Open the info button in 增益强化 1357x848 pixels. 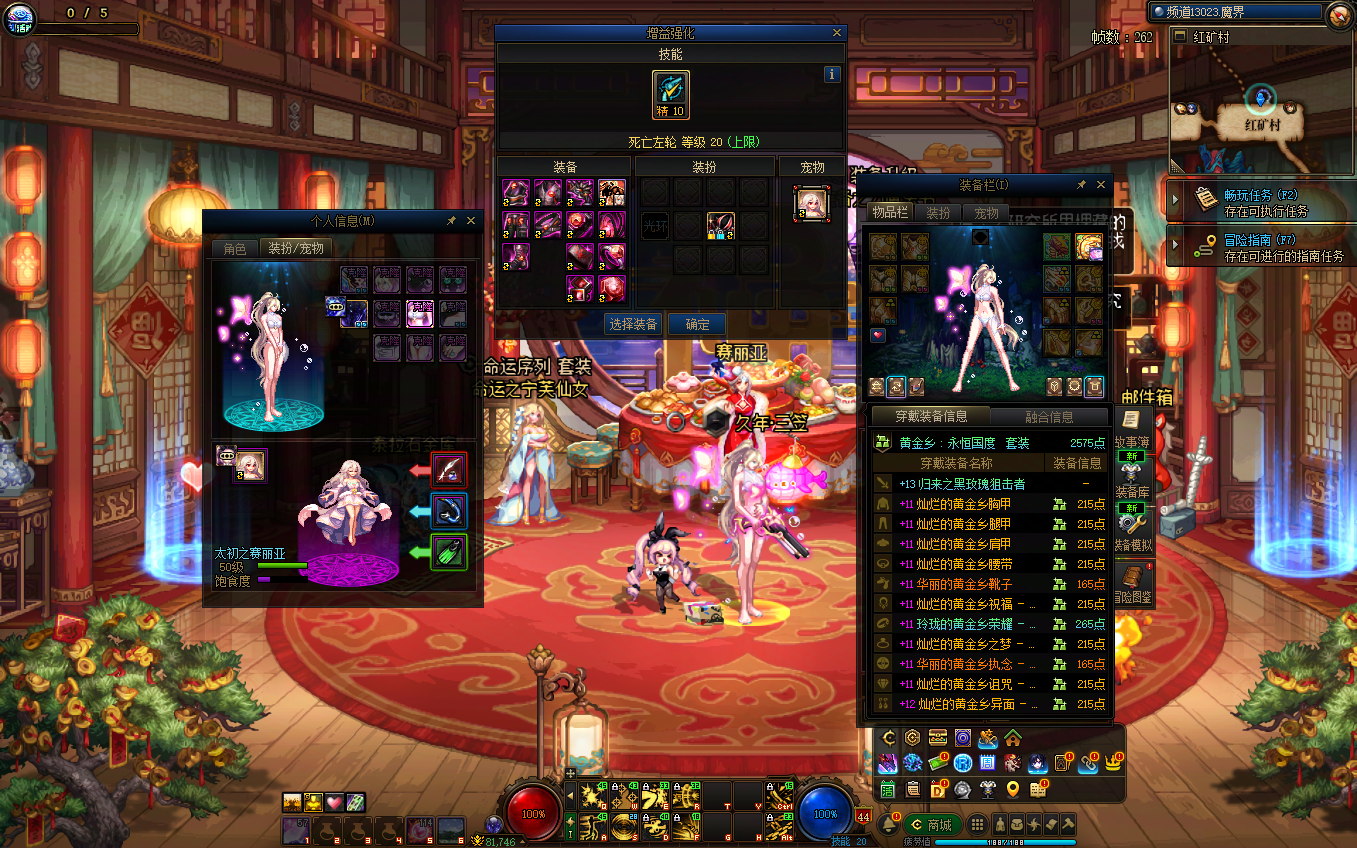[831, 74]
